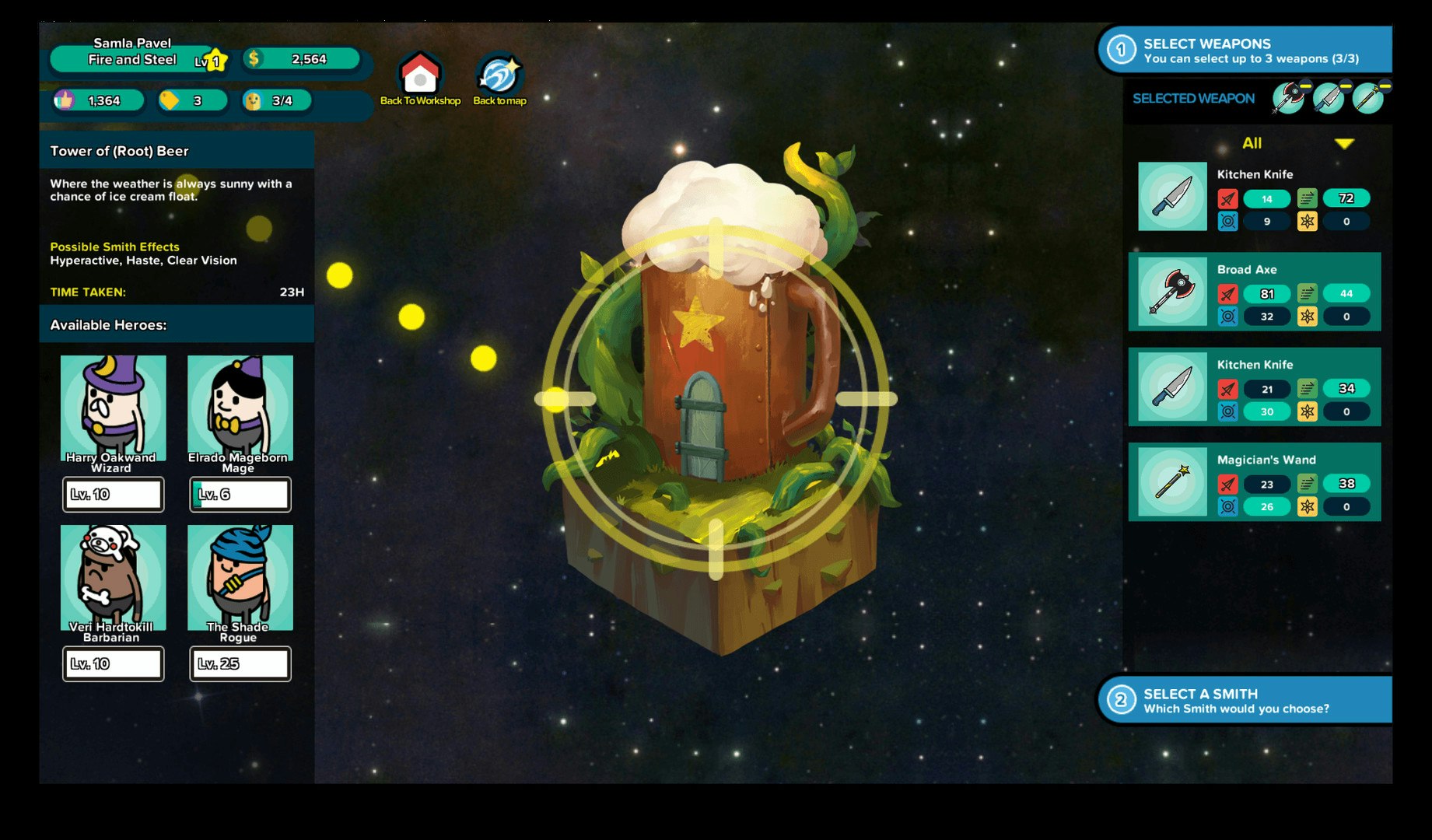
Task: Expand the Select A Smith section
Action: click(x=1245, y=698)
